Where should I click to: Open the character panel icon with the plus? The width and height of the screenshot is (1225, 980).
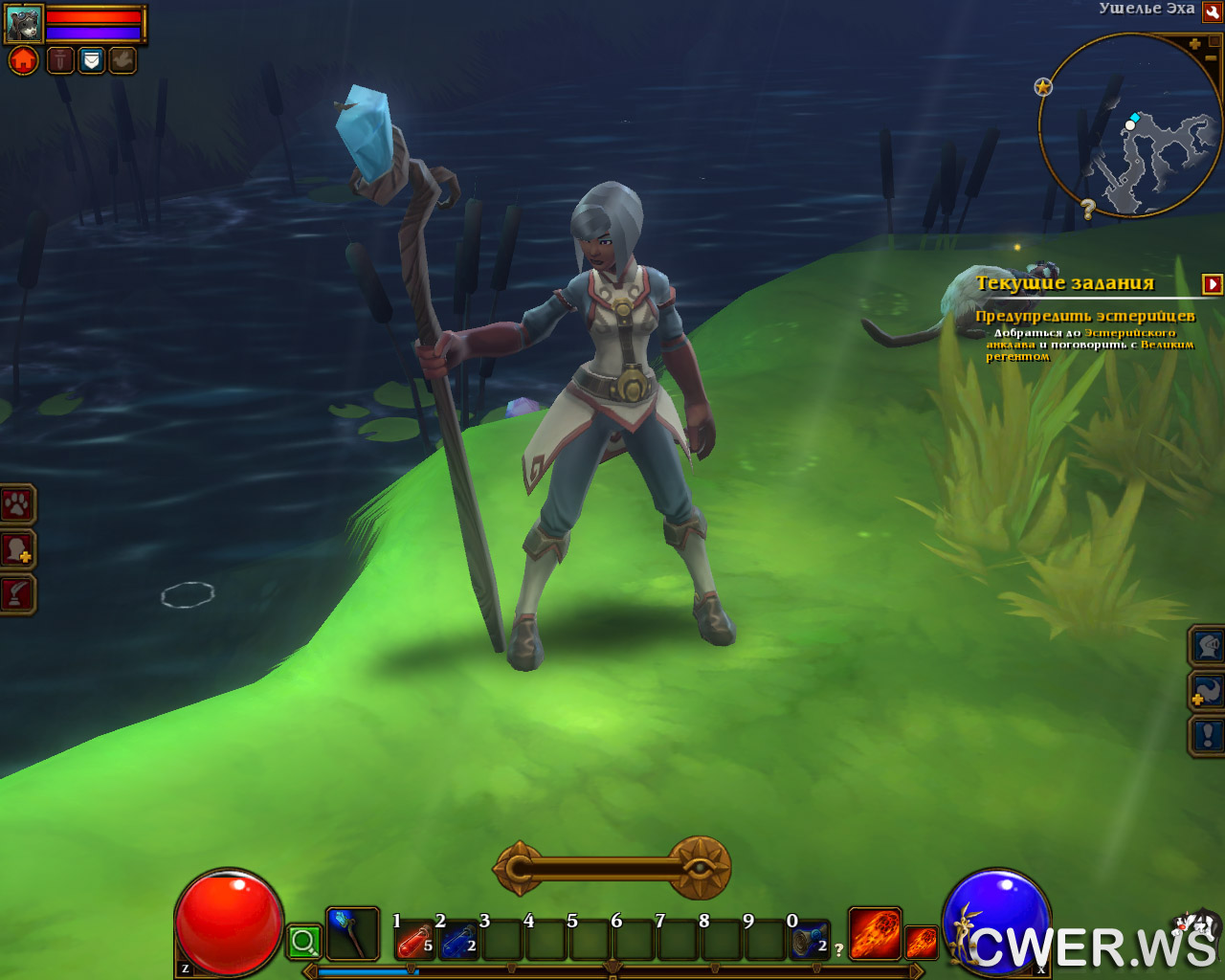coord(17,550)
